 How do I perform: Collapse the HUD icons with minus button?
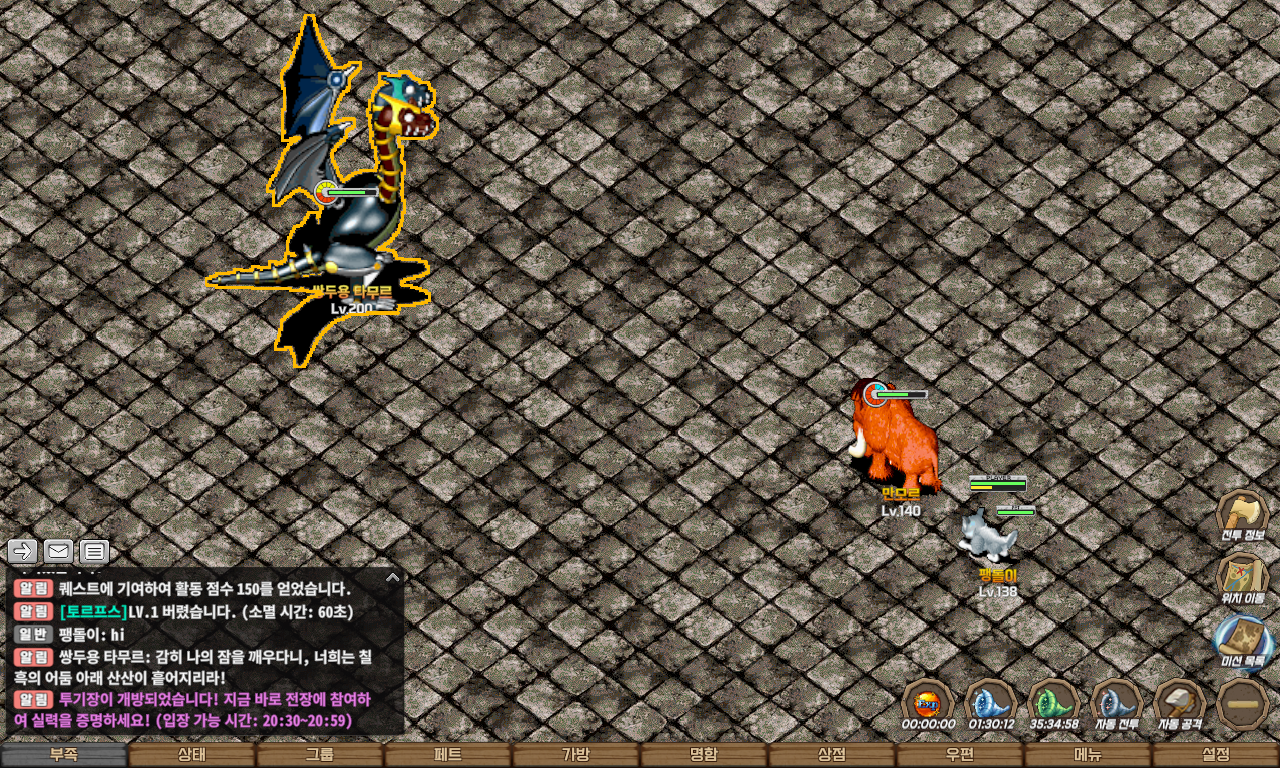(1242, 703)
